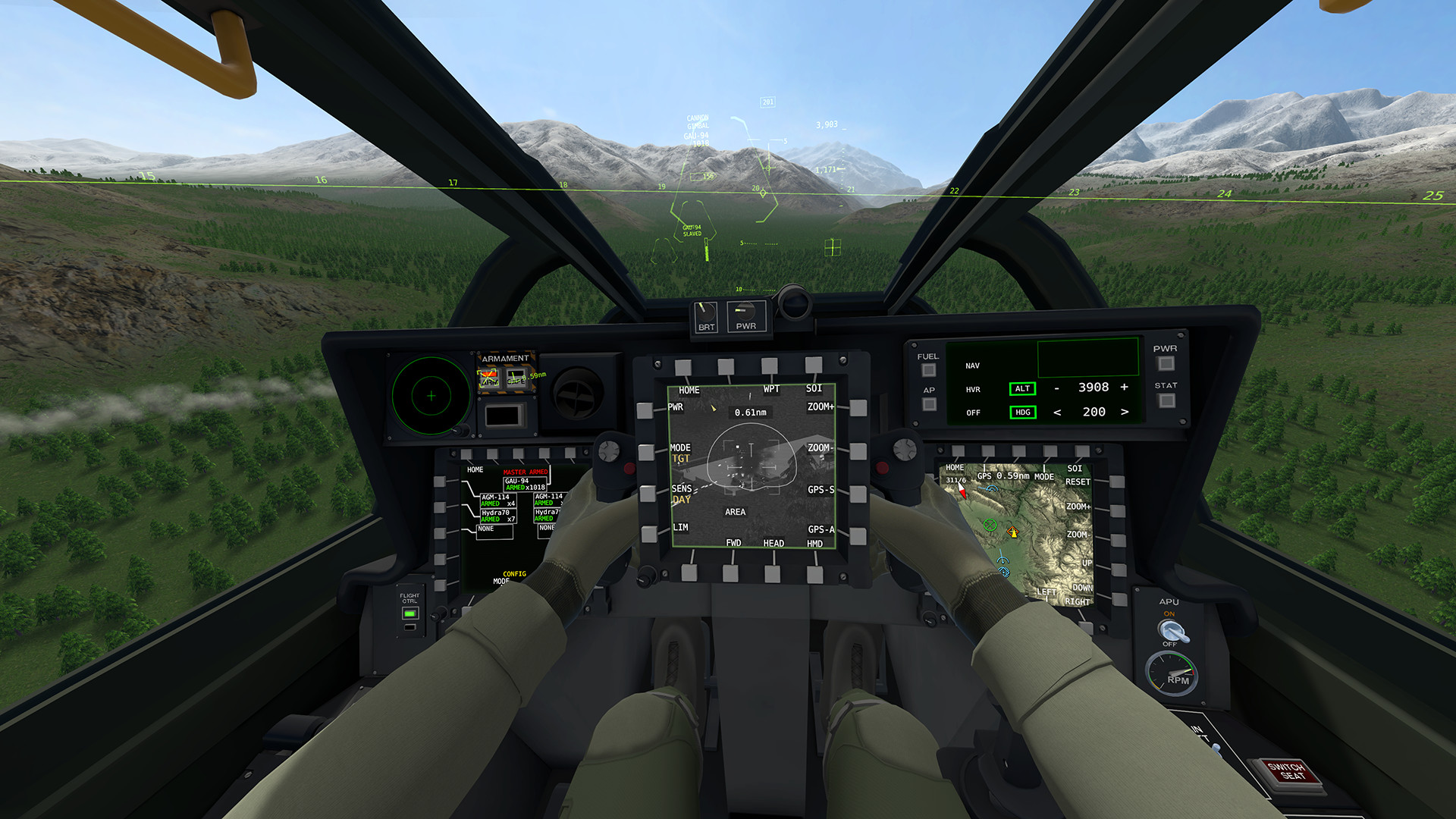Screen dimensions: 1456x819
Task: Toggle the ALT hold mode
Action: click(1021, 388)
